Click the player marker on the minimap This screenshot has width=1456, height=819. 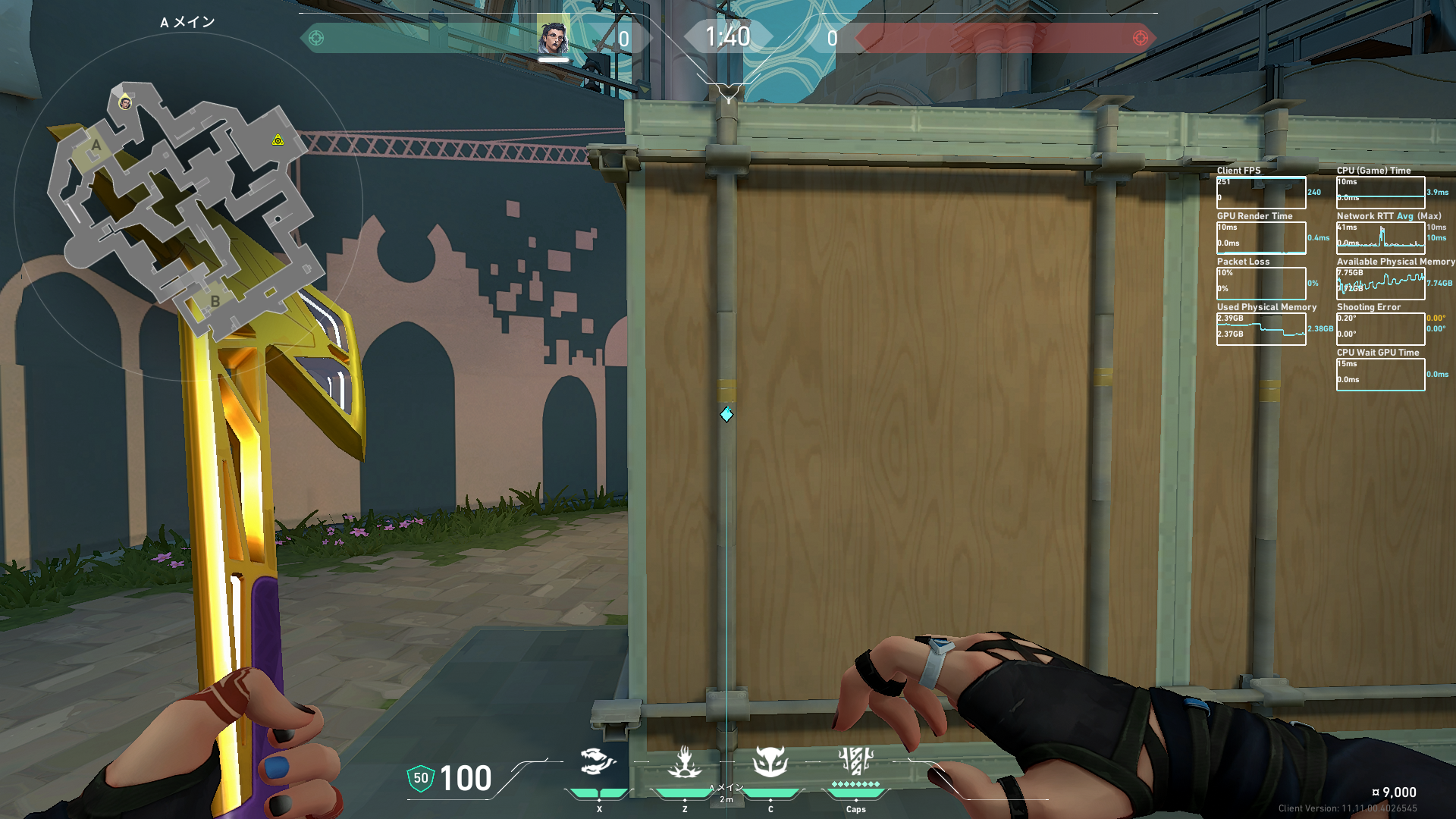pyautogui.click(x=125, y=103)
